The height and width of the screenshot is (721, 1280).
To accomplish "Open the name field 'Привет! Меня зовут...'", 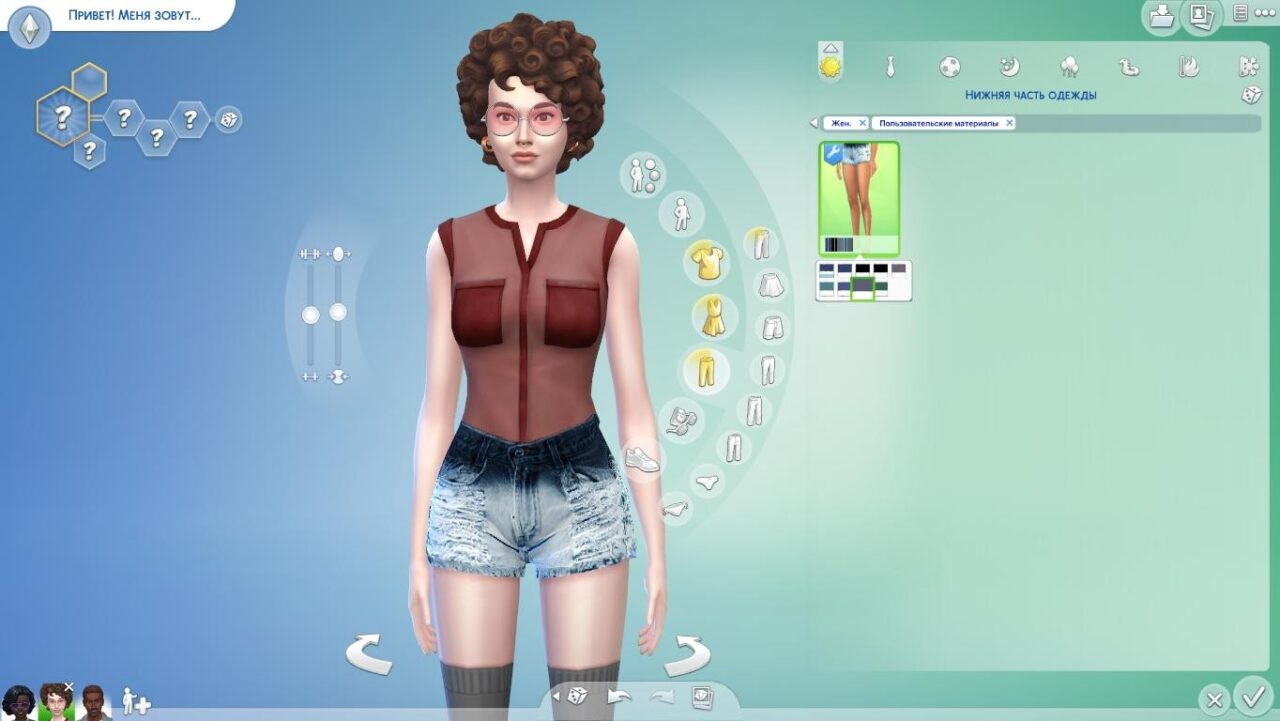I will pos(134,17).
